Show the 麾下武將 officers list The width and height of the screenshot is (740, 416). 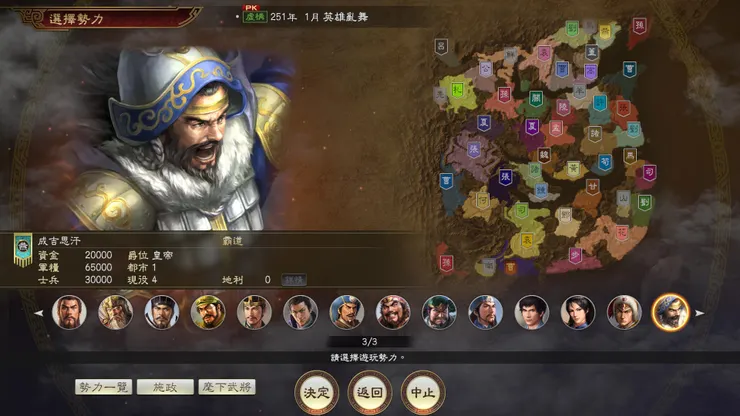point(226,387)
